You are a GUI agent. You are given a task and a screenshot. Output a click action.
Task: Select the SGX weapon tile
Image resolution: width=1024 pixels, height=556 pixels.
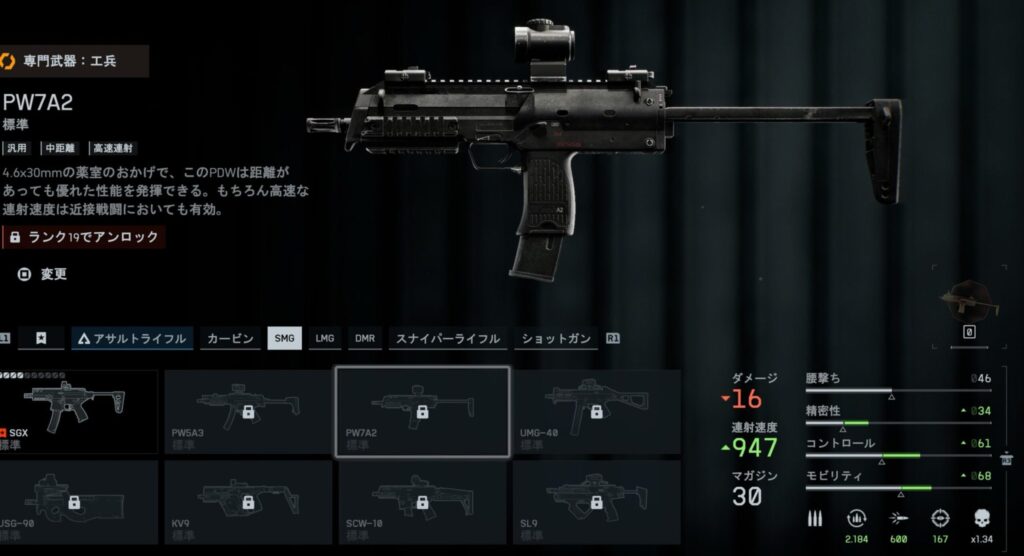pyautogui.click(x=79, y=411)
